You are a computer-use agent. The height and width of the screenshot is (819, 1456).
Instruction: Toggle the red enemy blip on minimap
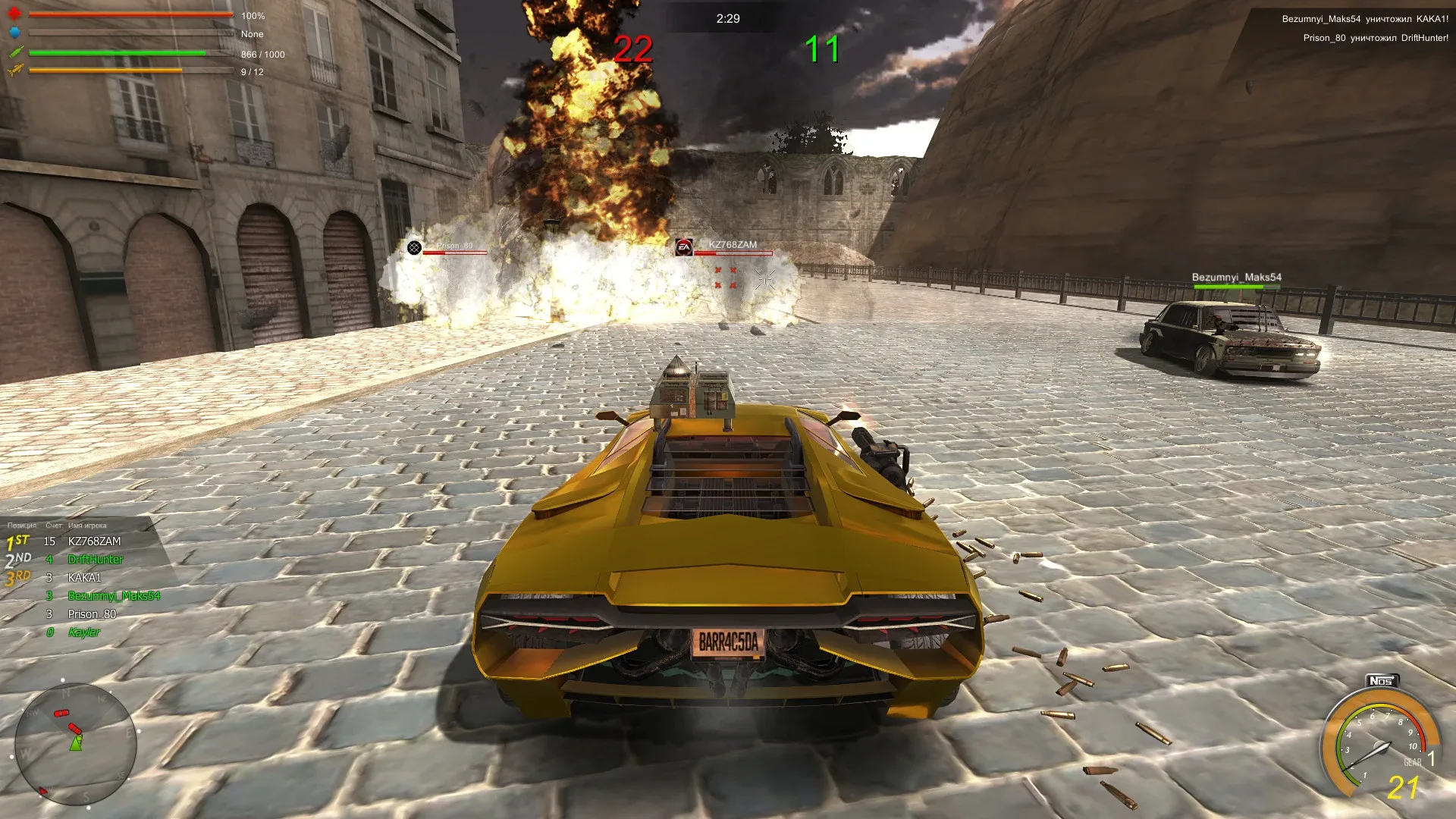(62, 714)
